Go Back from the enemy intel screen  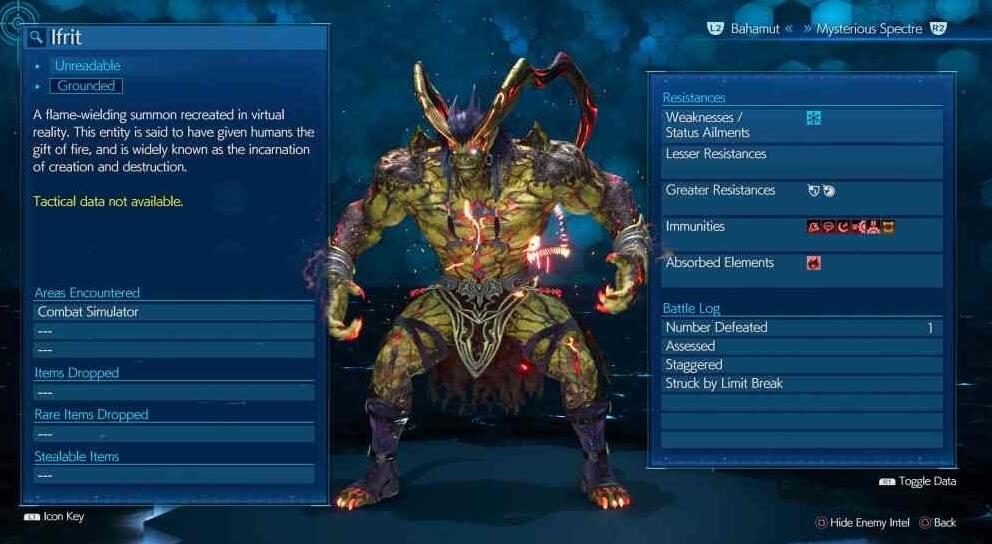pyautogui.click(x=938, y=522)
